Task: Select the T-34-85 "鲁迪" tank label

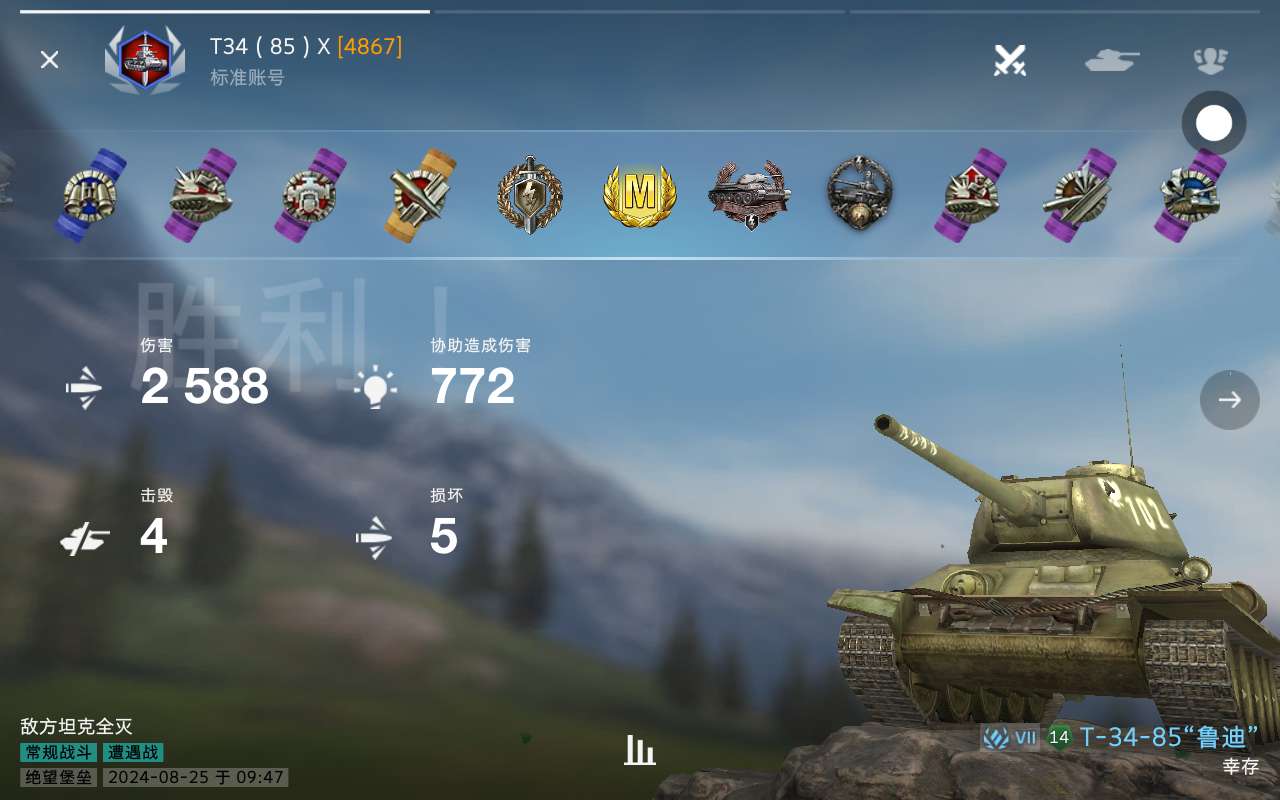Action: (x=1168, y=738)
